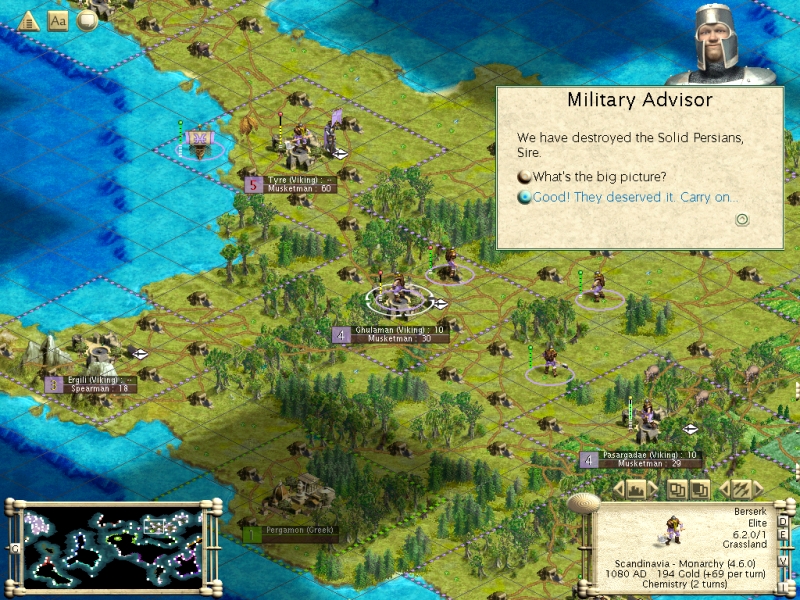Screen dimensions: 800x600
Task: Open the Civilopedia "Aa" button
Action: click(58, 21)
